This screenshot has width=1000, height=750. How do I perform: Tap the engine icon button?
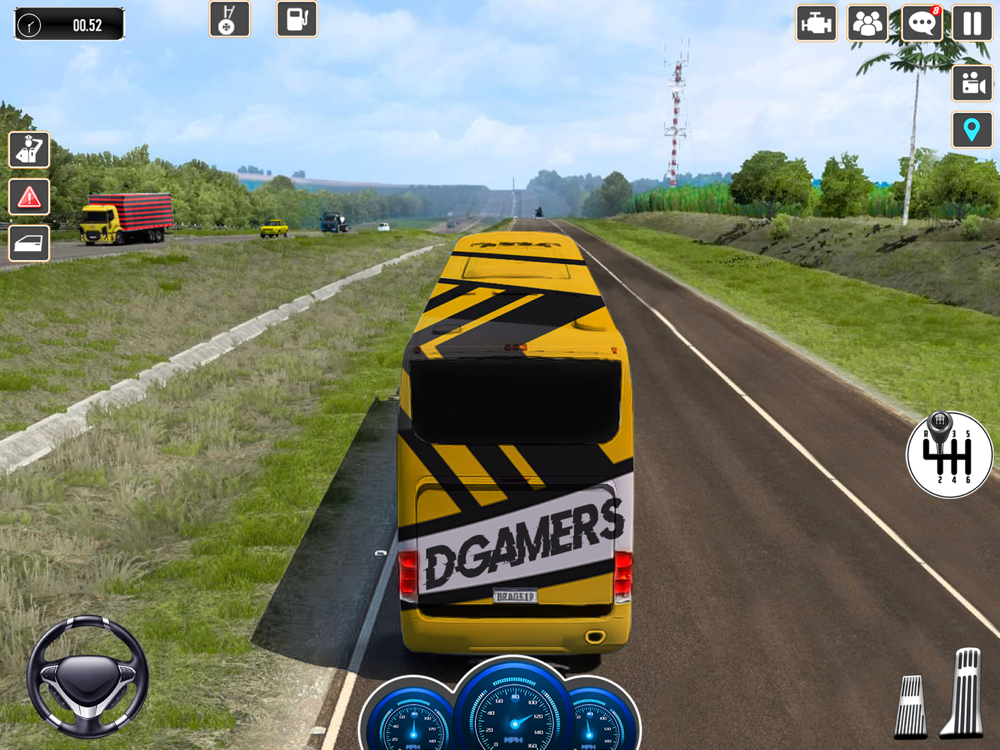pyautogui.click(x=816, y=23)
